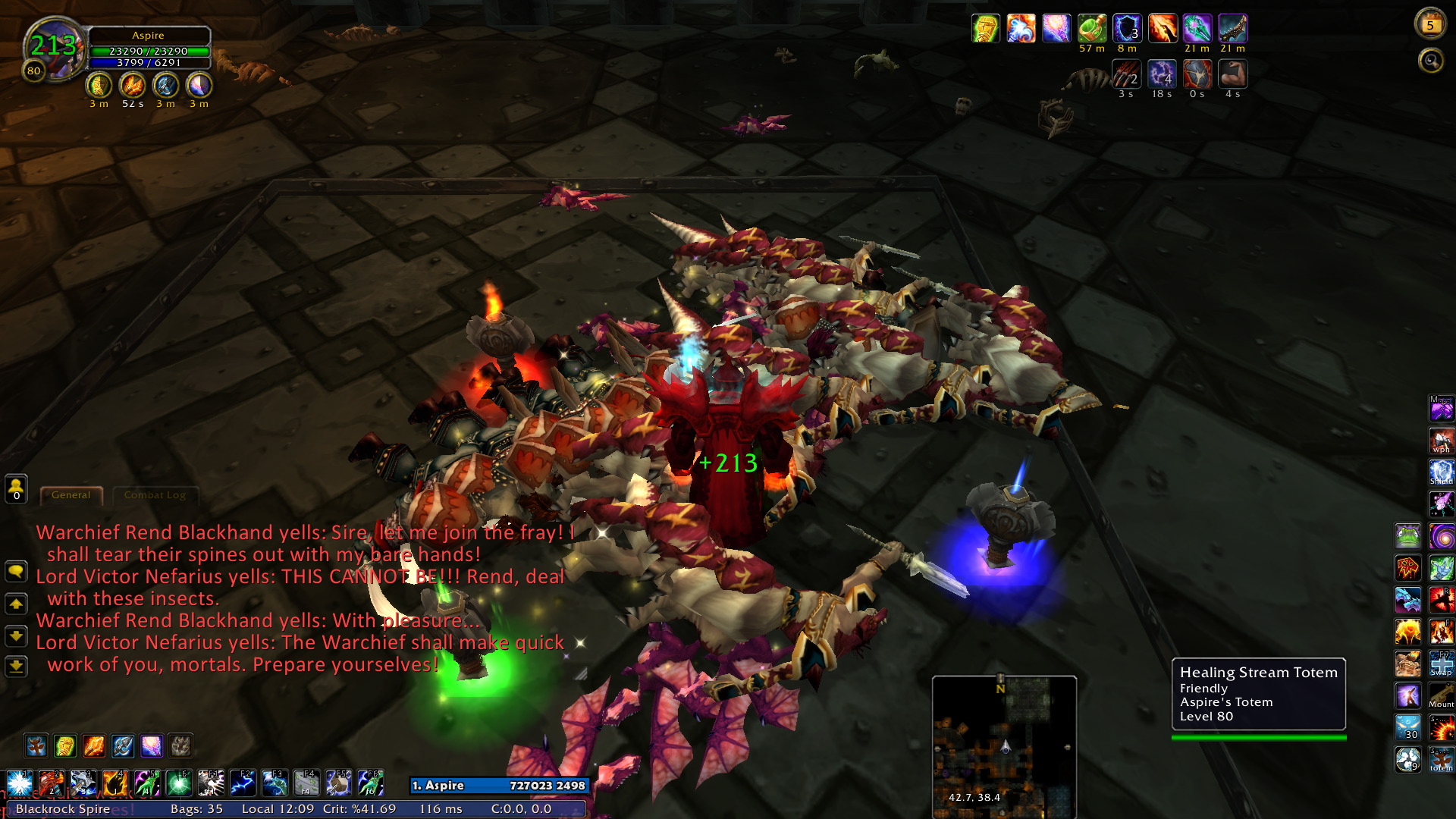Use the Mount button with rifle icon
1456x819 pixels.
coord(1441,695)
